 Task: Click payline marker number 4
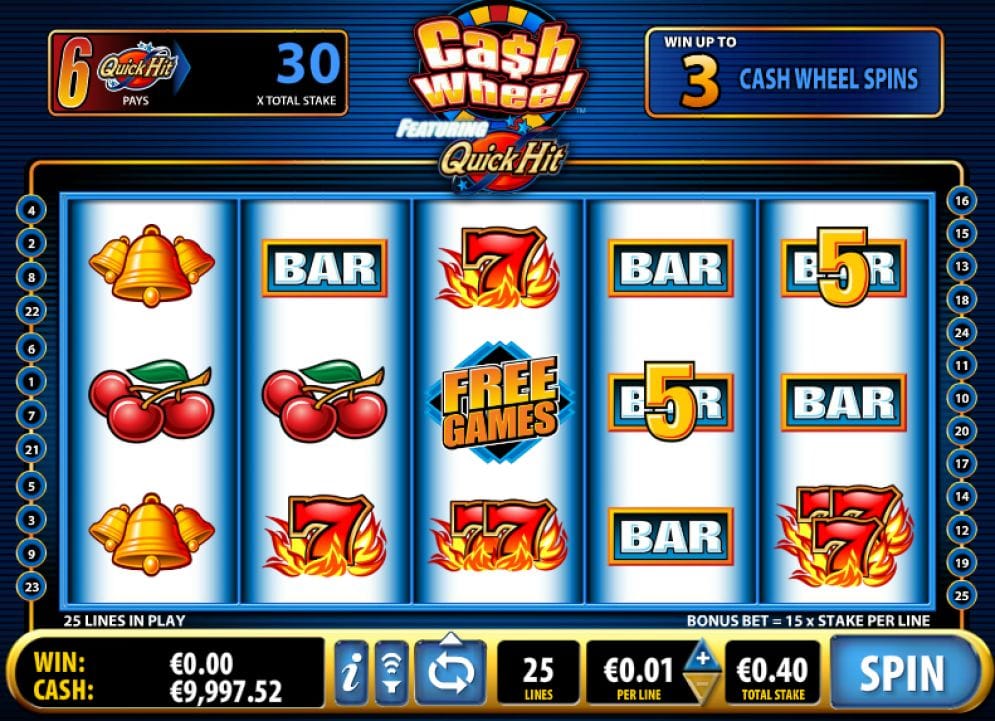(31, 211)
